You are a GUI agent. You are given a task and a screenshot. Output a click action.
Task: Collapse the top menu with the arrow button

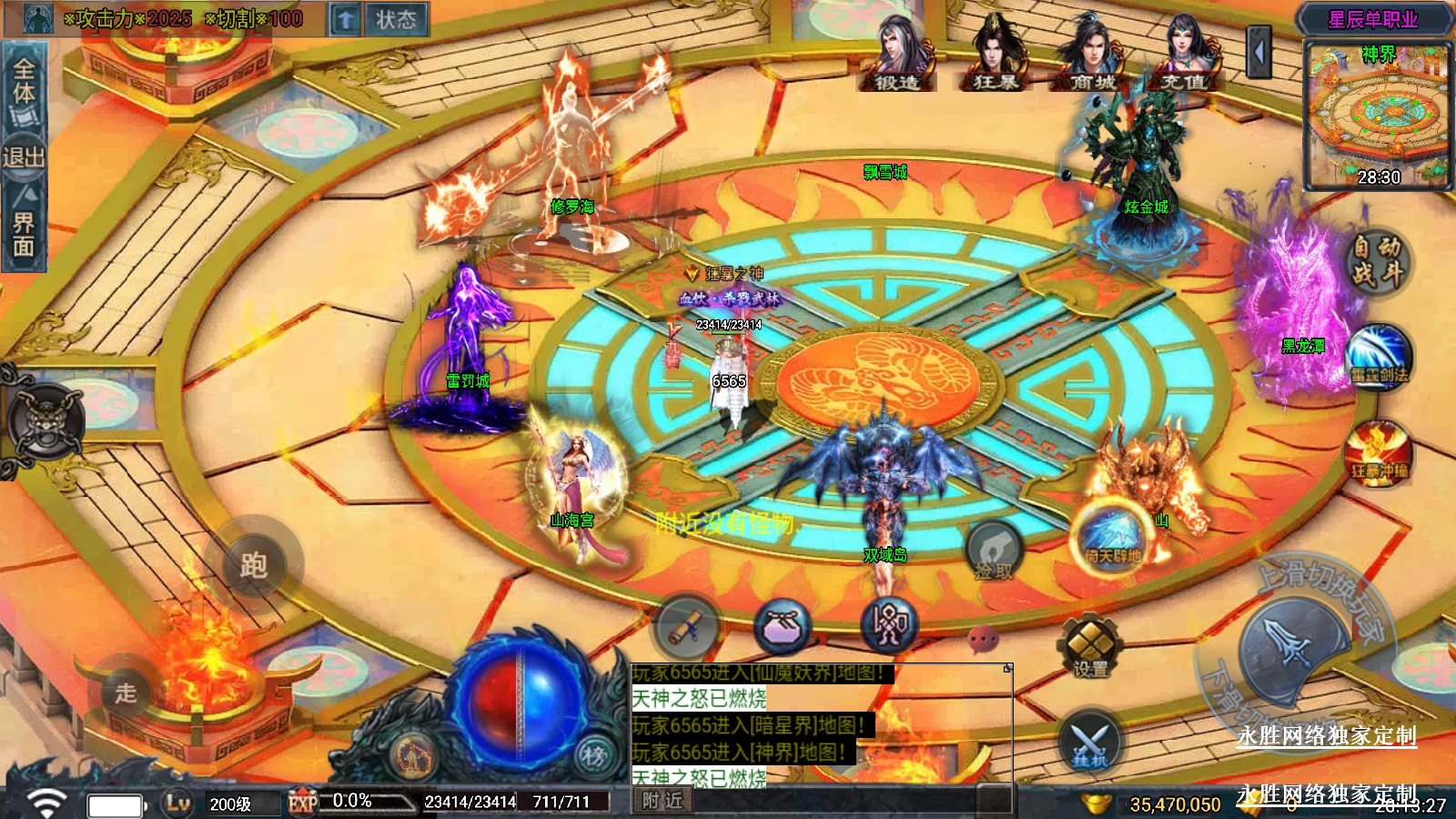tap(1259, 53)
